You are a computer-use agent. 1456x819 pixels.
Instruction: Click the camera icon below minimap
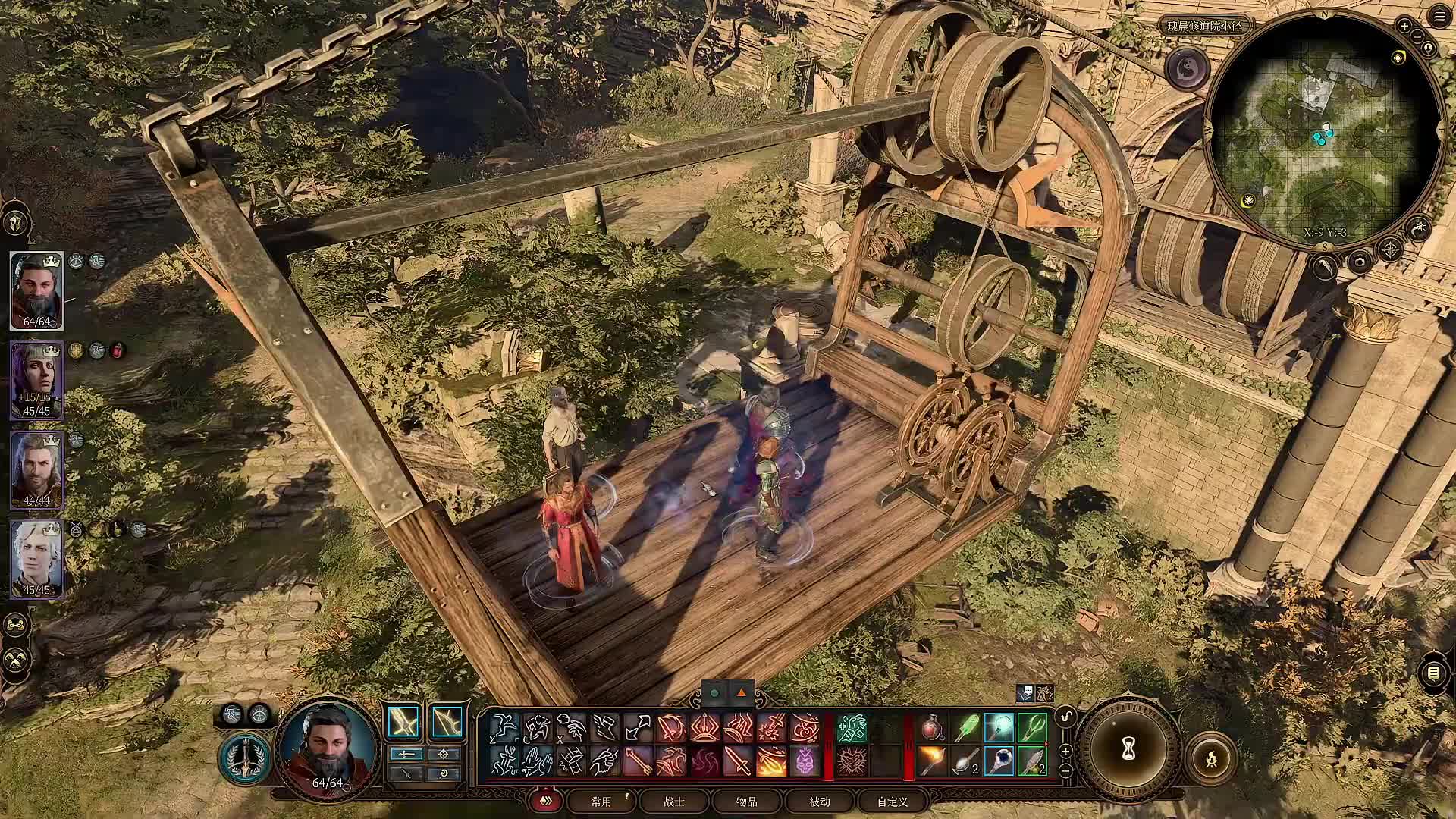1359,262
